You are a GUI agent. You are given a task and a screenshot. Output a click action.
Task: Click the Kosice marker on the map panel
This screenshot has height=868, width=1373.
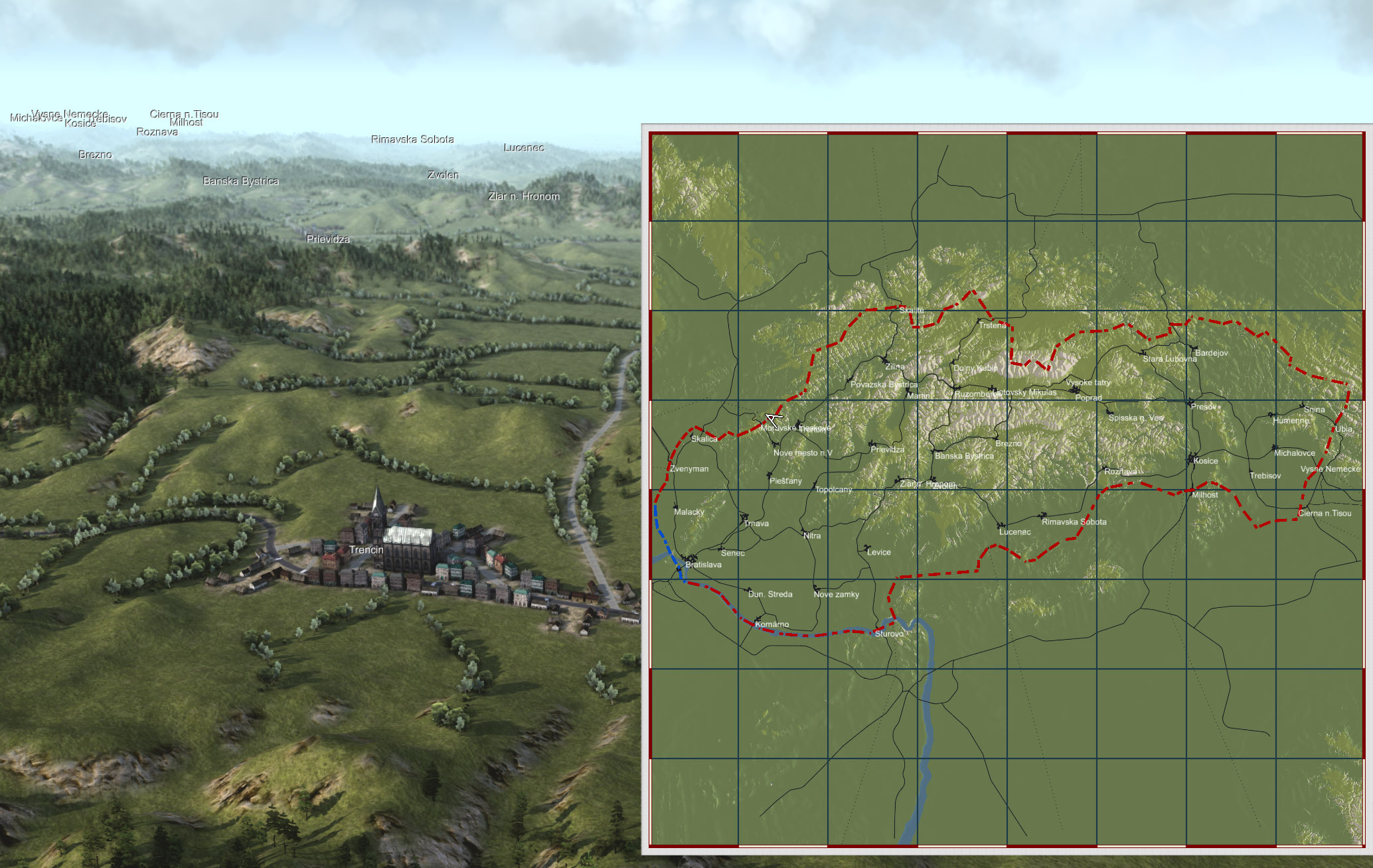[1204, 461]
